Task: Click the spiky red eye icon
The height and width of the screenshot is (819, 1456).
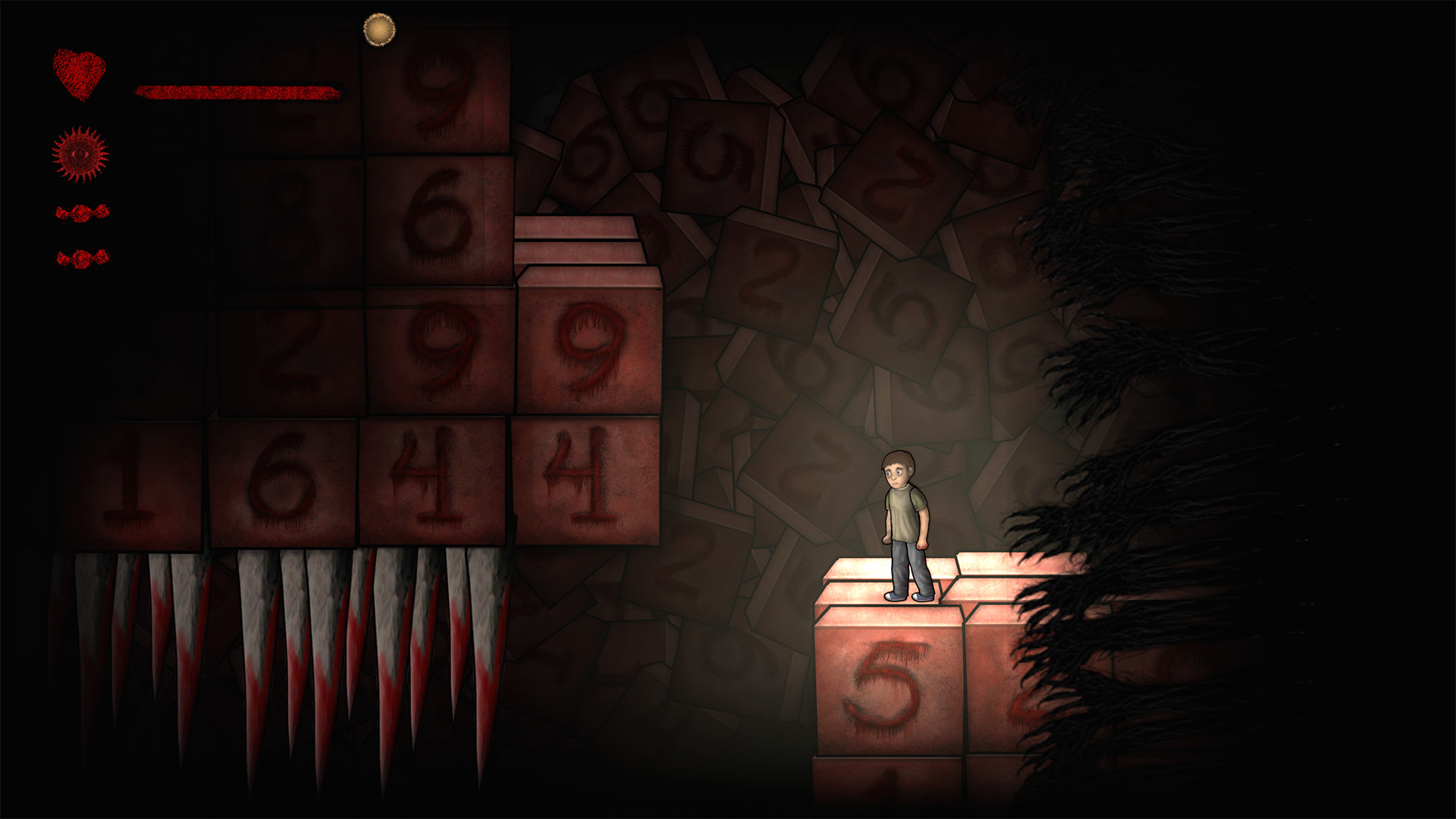Action: click(x=80, y=155)
